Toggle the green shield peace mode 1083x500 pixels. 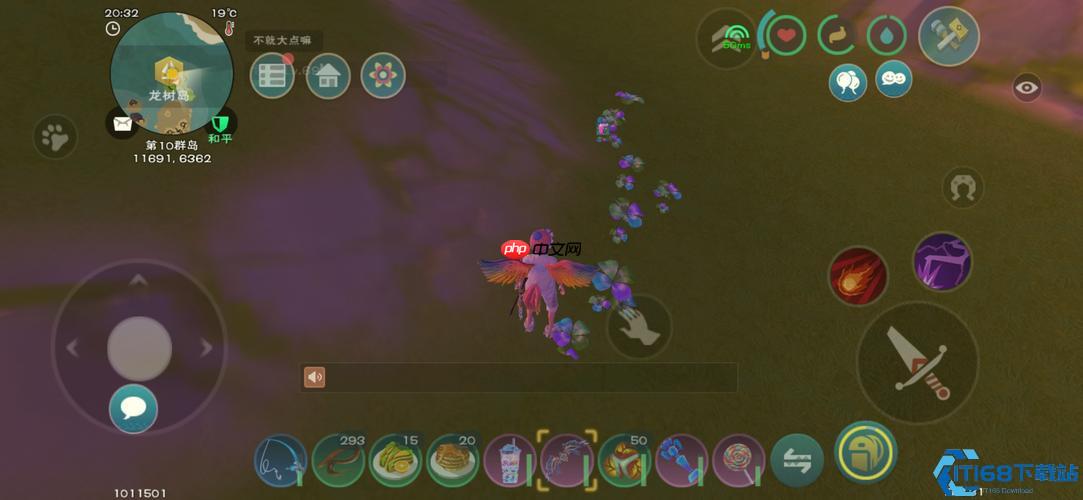point(220,123)
